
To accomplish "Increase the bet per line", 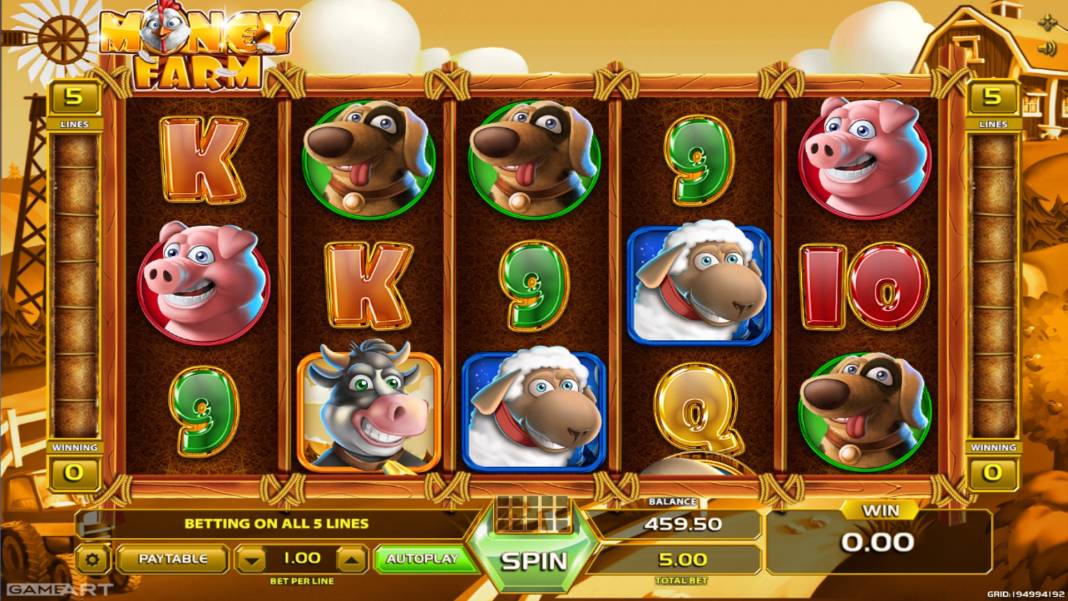I will coord(350,559).
